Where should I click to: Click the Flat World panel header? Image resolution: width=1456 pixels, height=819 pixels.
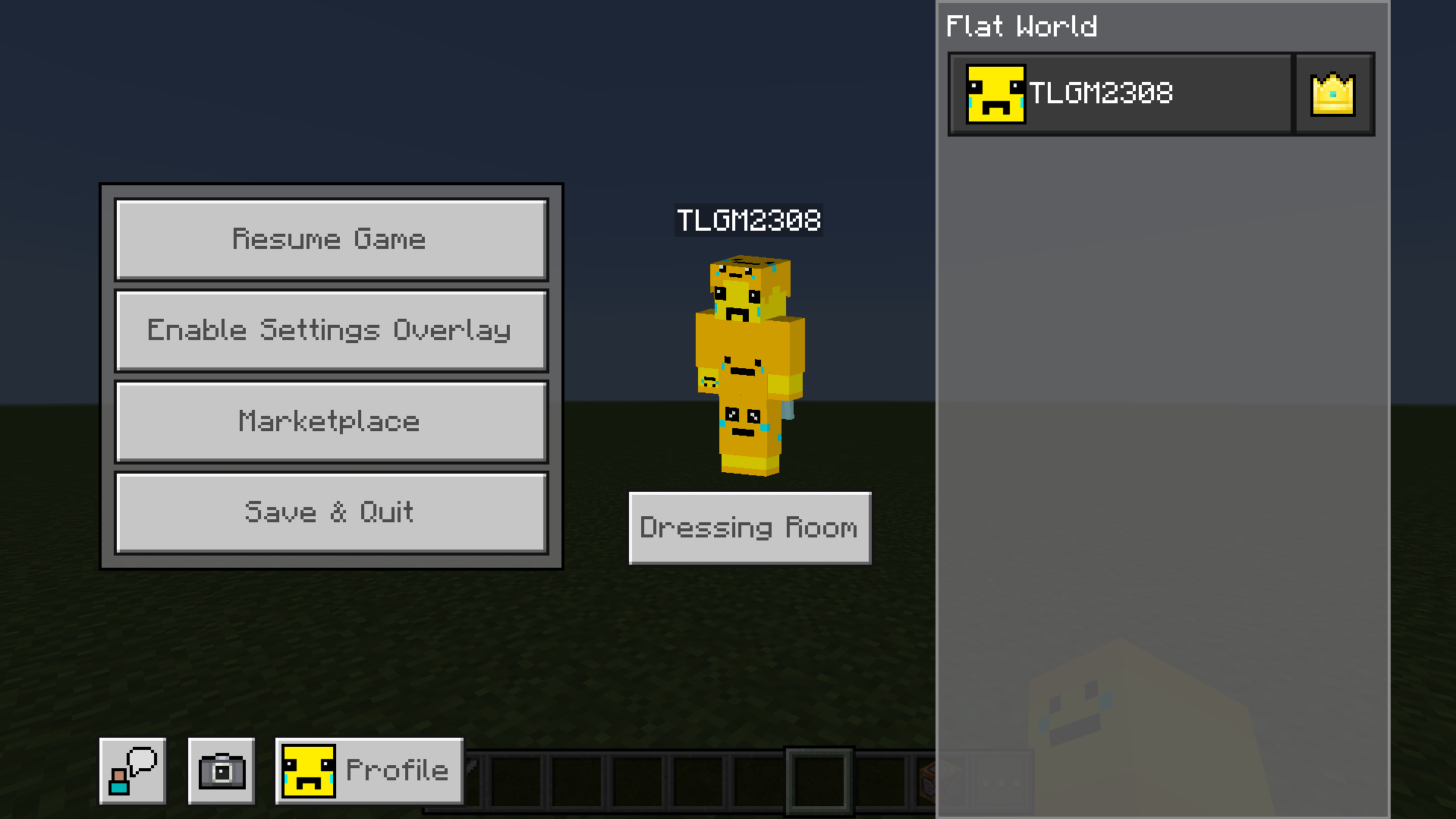pos(1020,25)
